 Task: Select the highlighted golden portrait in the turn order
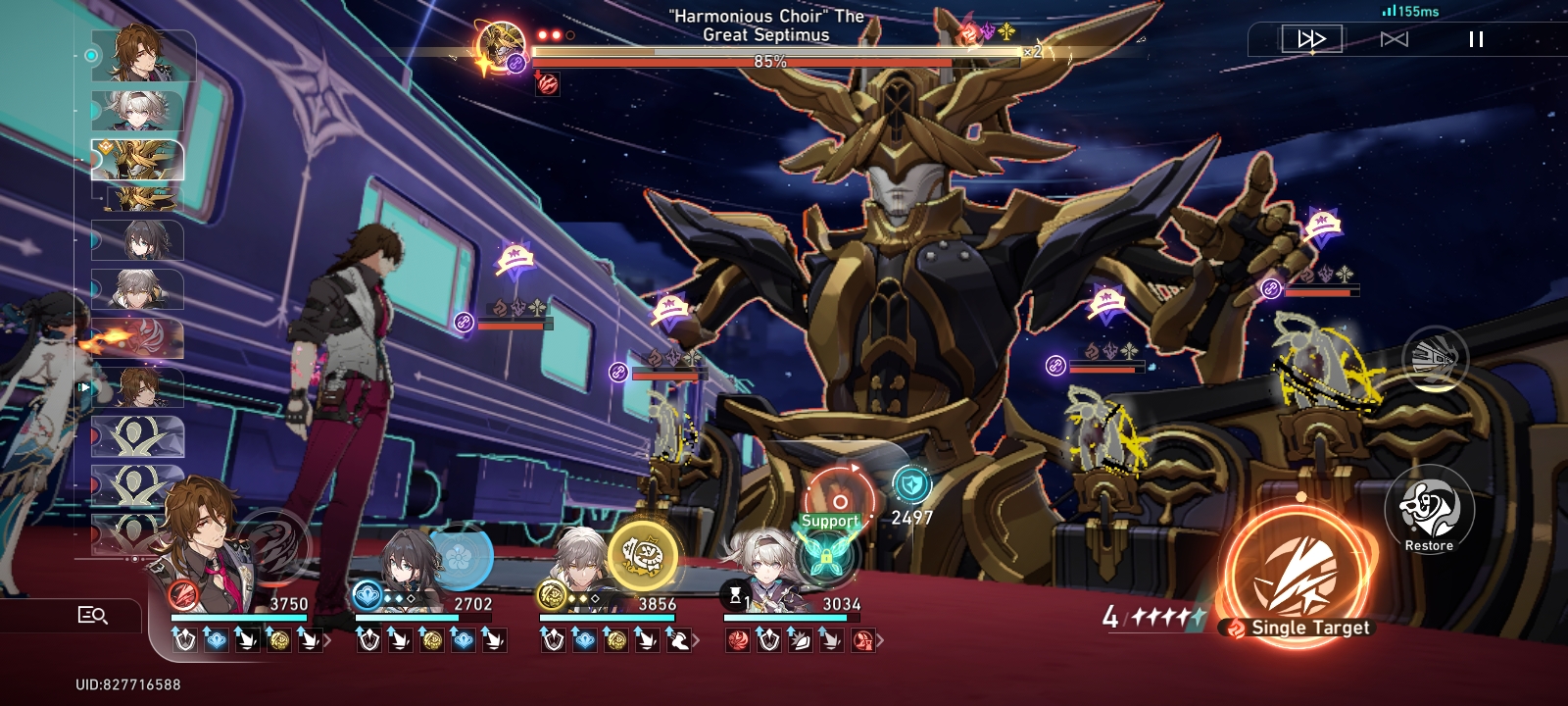(x=137, y=159)
